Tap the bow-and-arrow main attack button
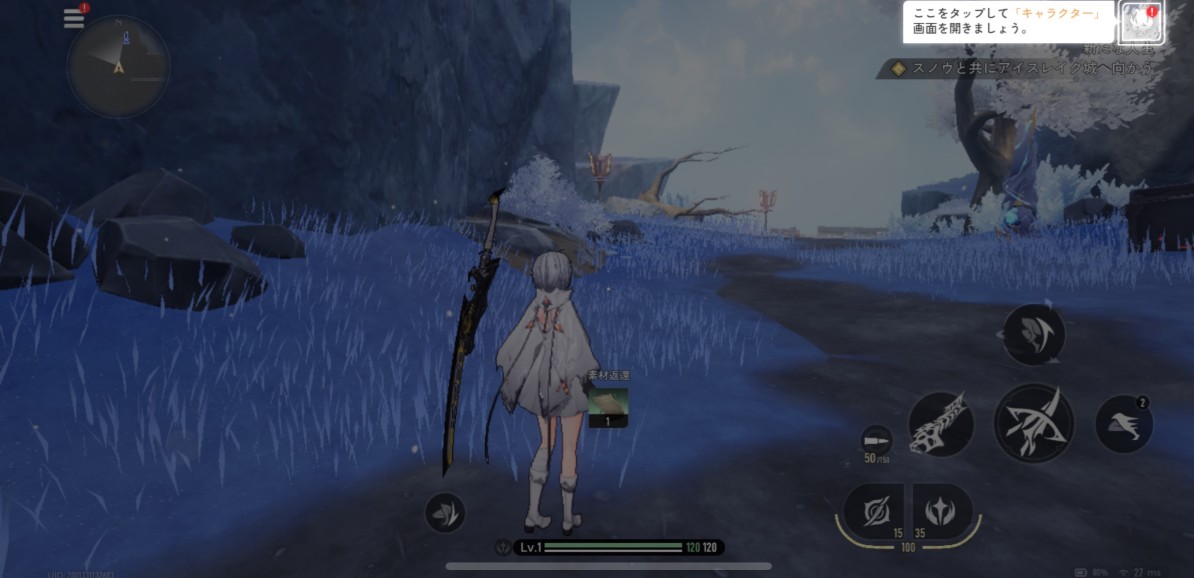Screen dimensions: 1194x578 coord(1033,423)
